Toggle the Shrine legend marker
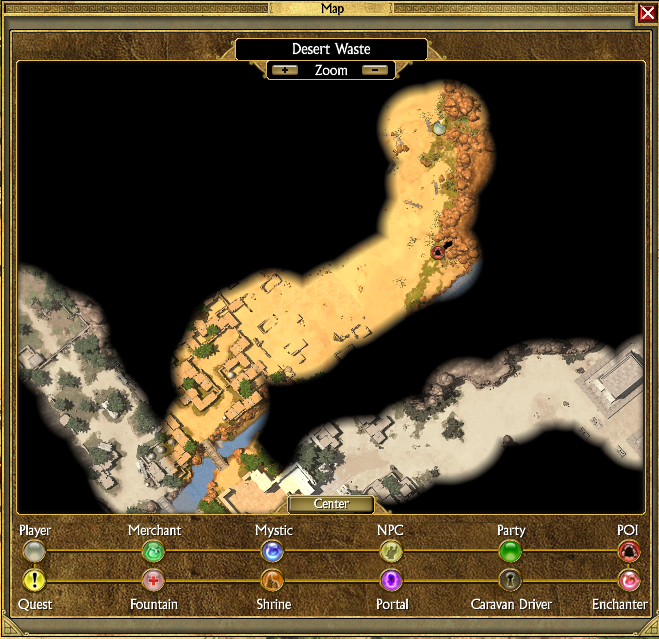The image size is (659, 639). (x=272, y=580)
